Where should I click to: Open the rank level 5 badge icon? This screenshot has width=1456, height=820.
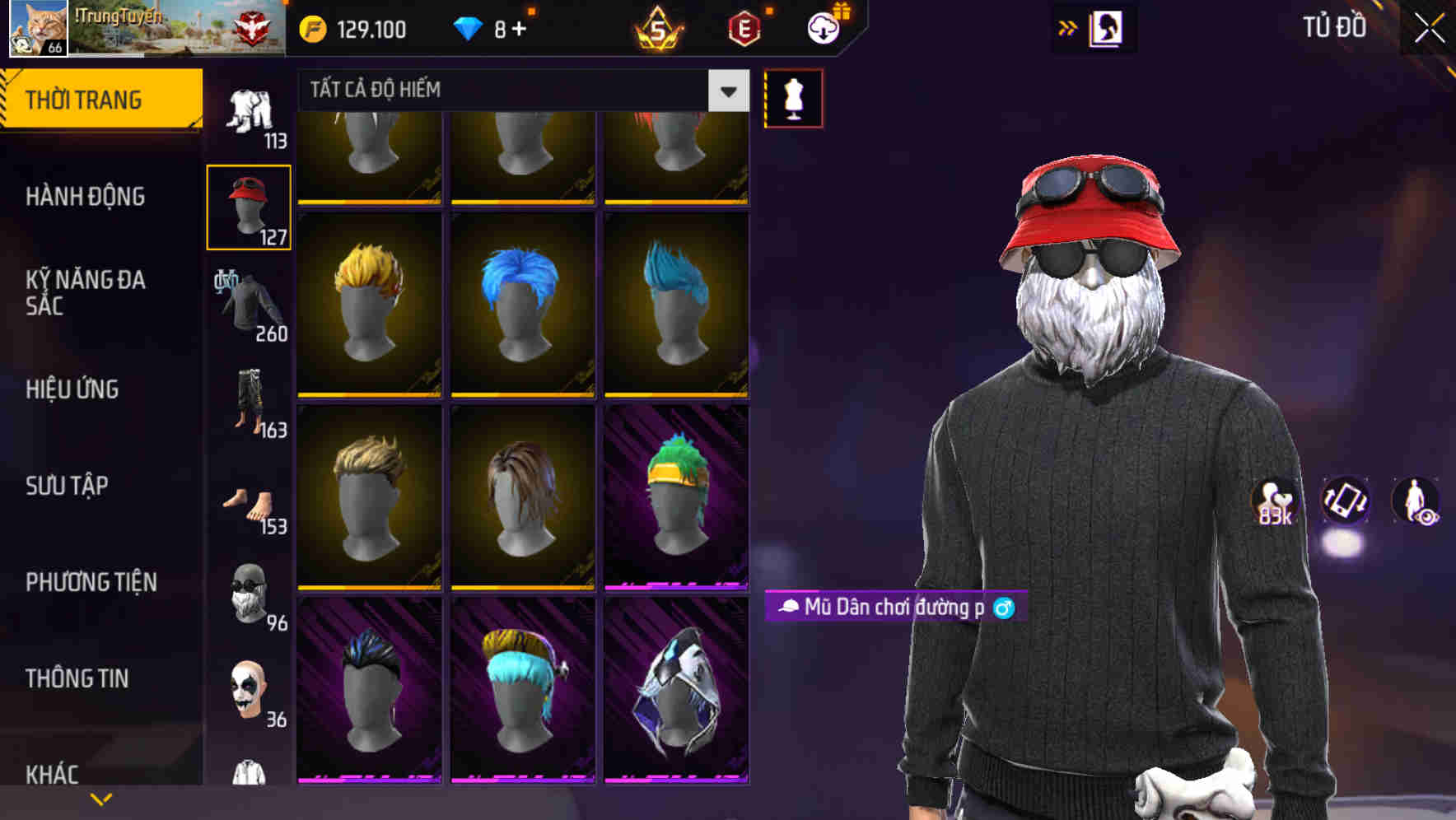(x=659, y=28)
